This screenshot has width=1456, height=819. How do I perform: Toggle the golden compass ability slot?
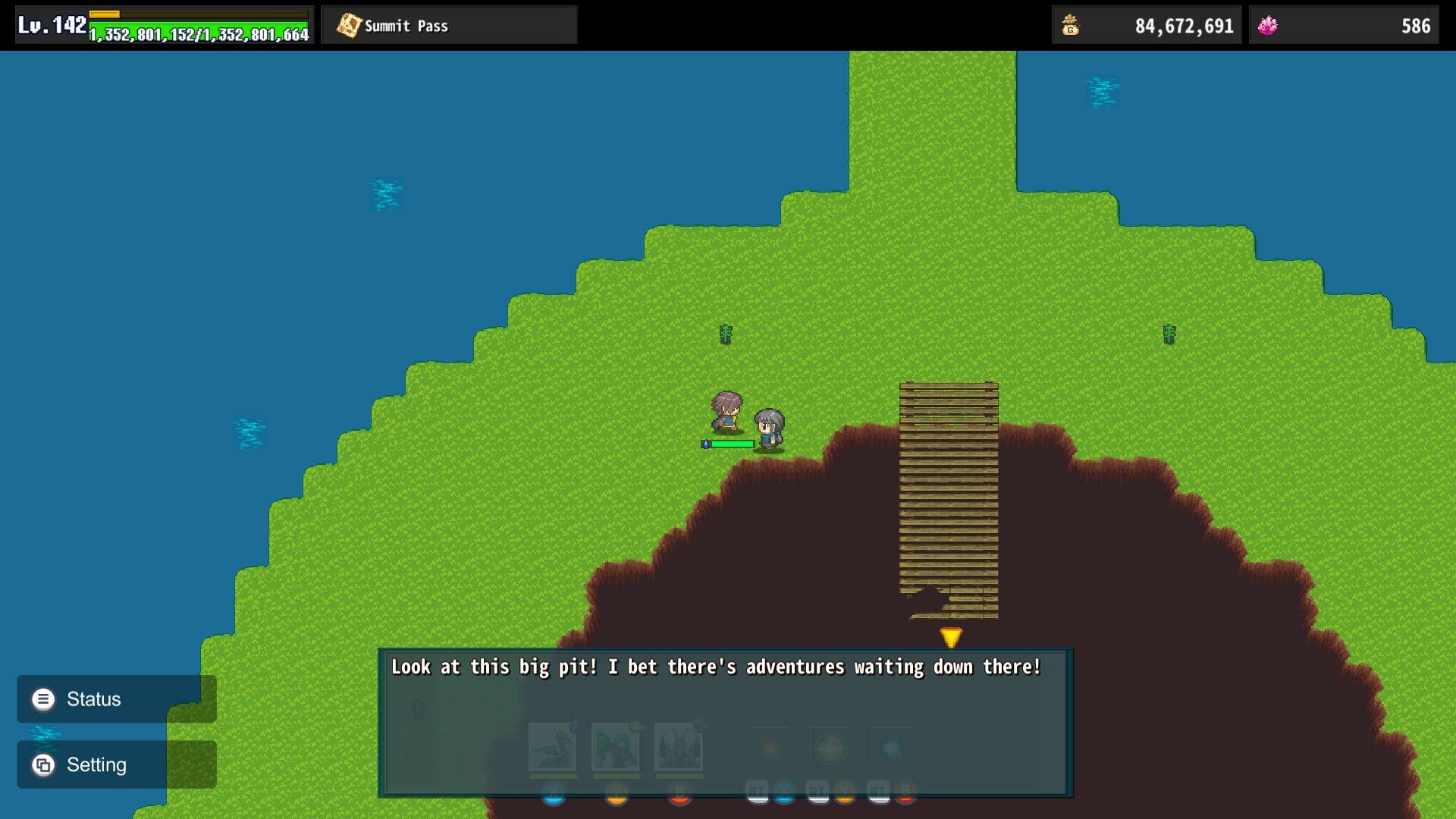(x=831, y=750)
